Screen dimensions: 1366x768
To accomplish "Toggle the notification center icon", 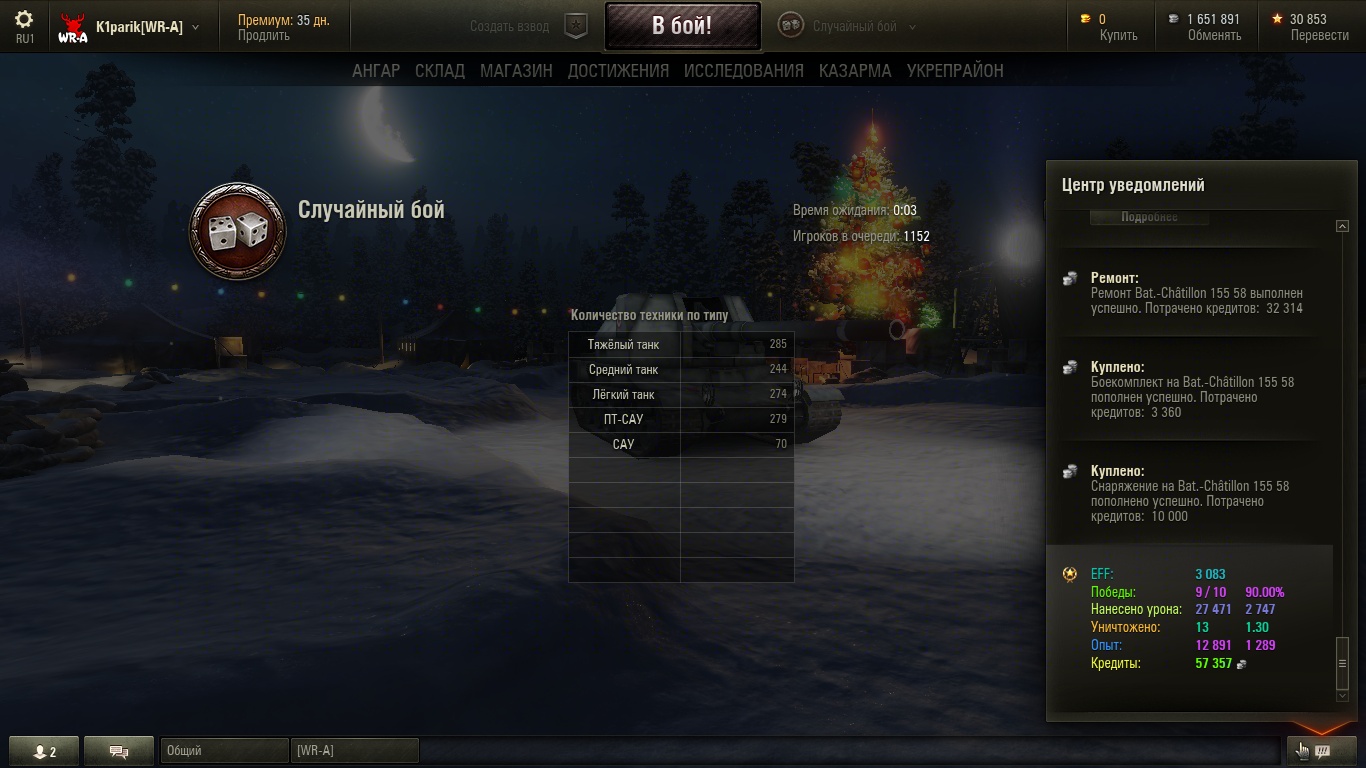I will coord(1321,751).
